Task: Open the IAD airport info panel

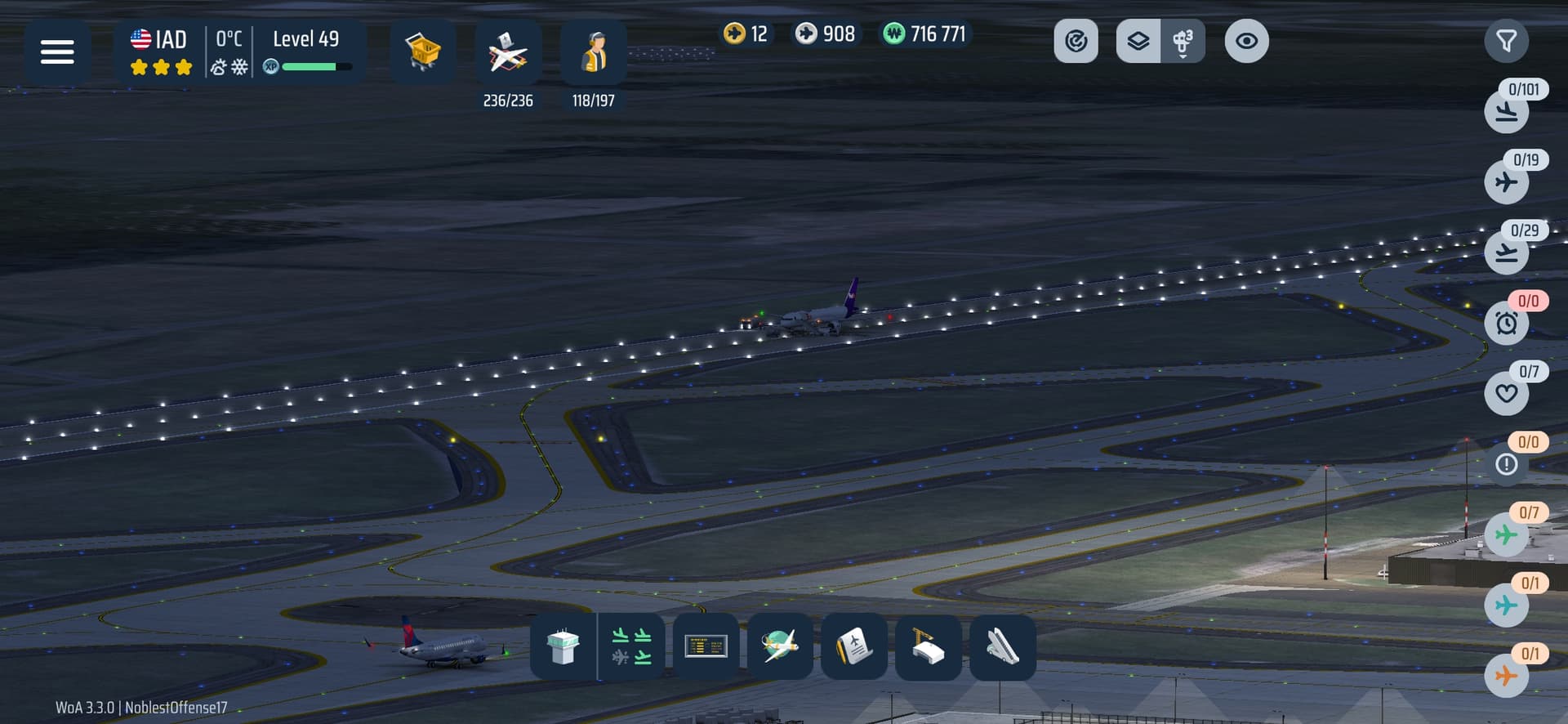Action: 159,52
